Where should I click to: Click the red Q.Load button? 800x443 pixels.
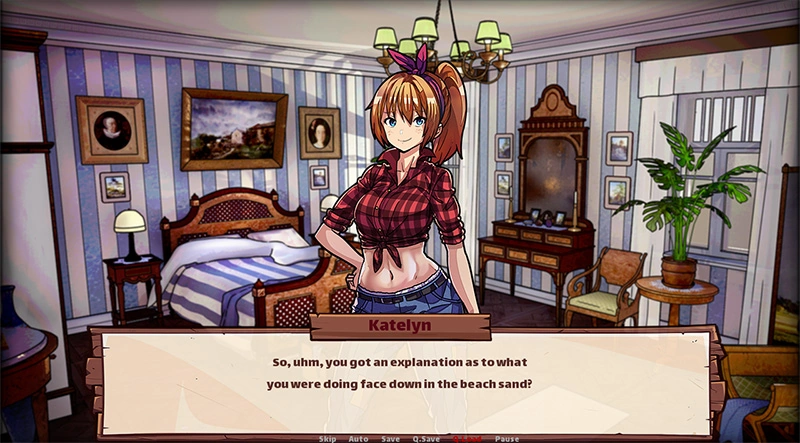pos(467,438)
